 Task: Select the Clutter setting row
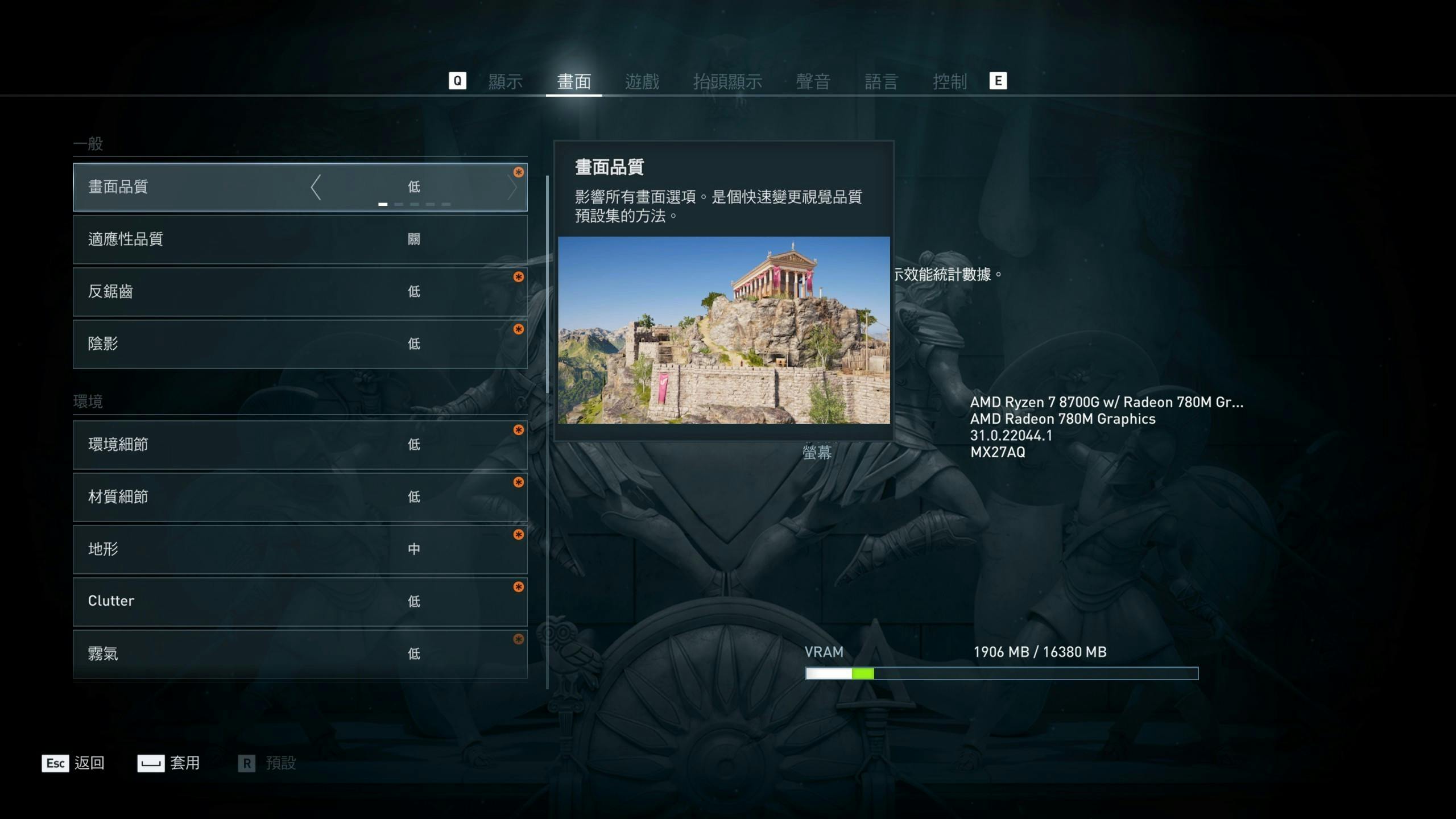point(300,602)
